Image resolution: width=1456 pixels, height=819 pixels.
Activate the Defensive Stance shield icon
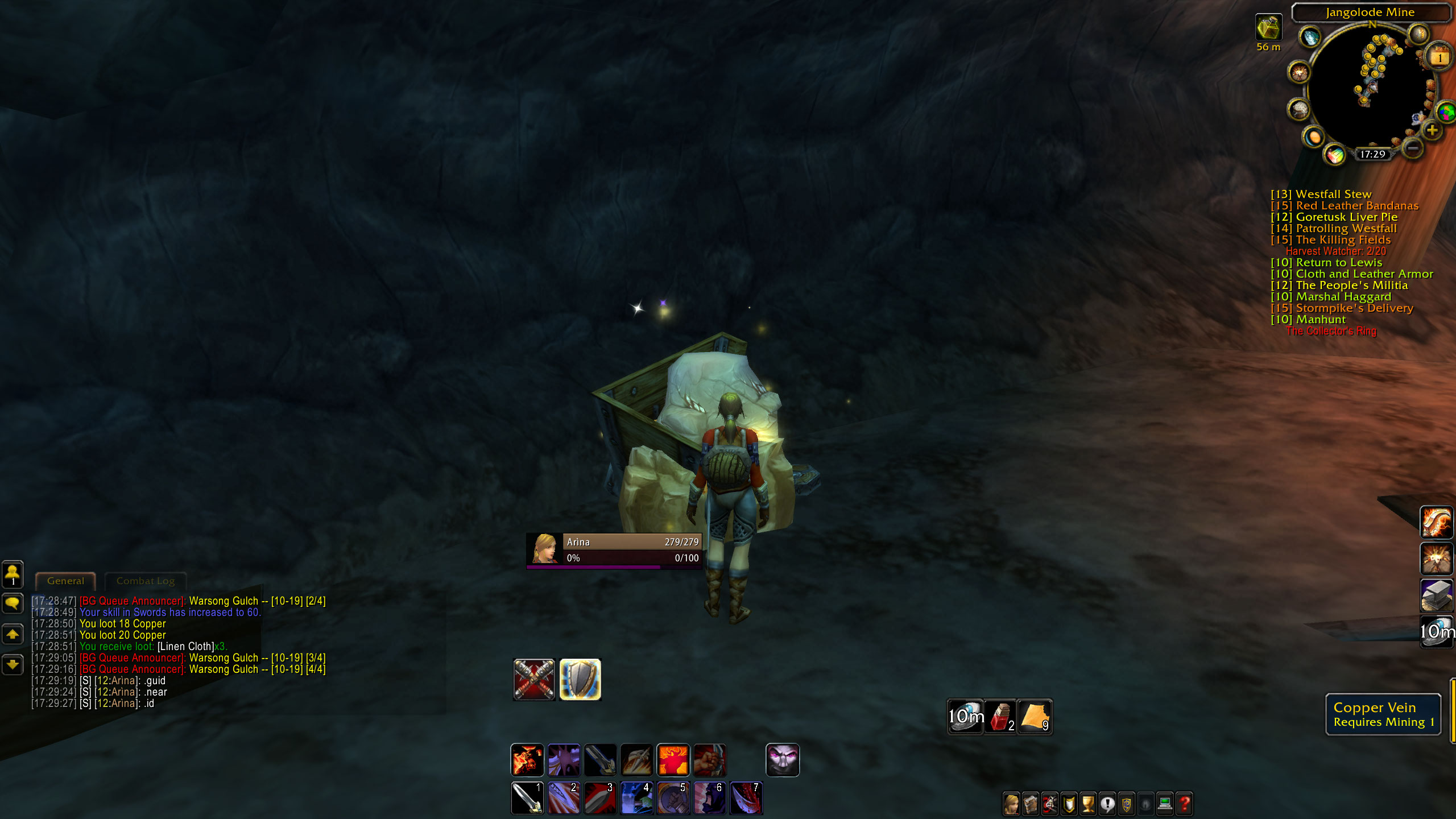[x=581, y=678]
